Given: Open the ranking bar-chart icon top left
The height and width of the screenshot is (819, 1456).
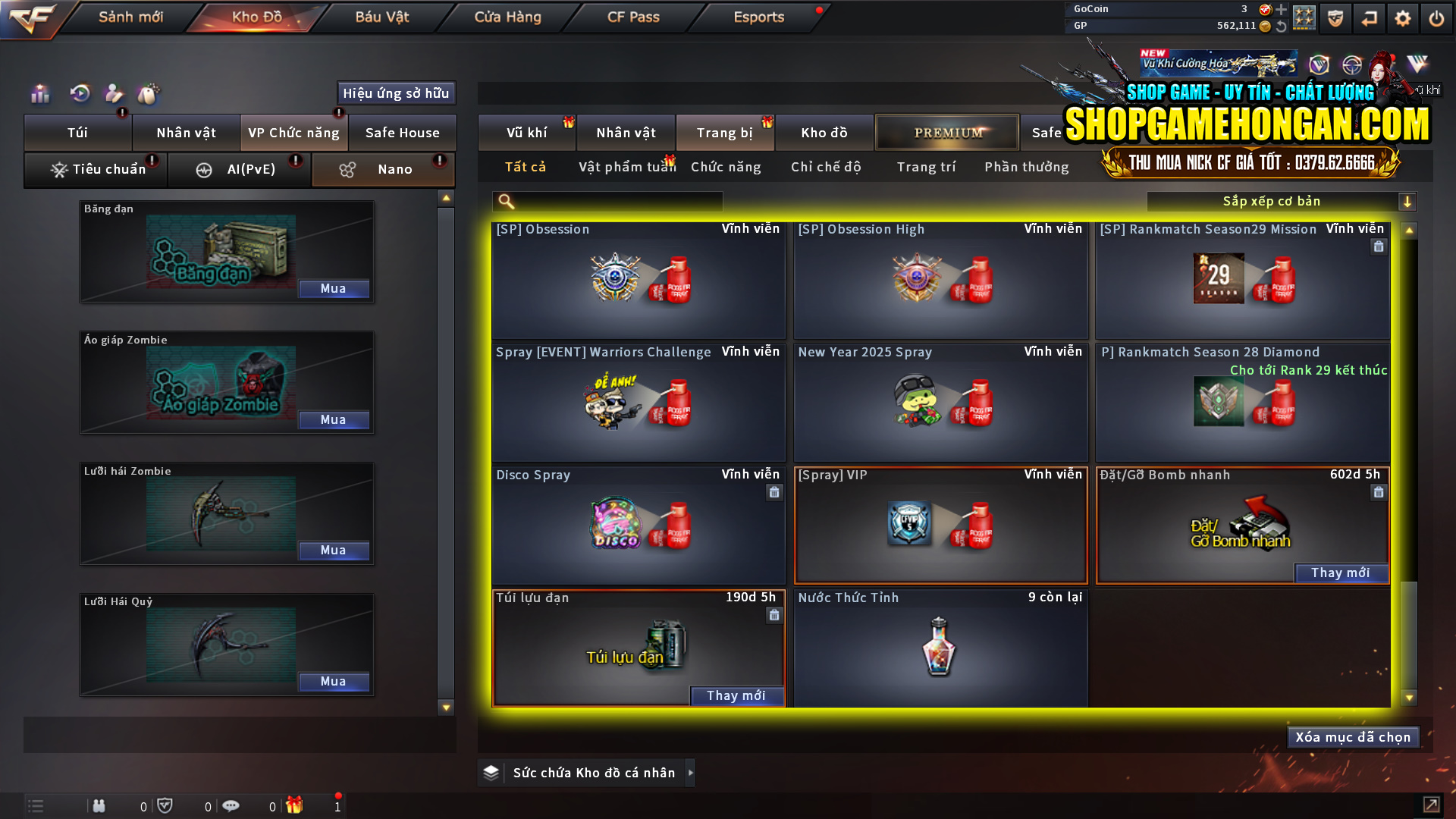Looking at the screenshot, I should click(39, 93).
